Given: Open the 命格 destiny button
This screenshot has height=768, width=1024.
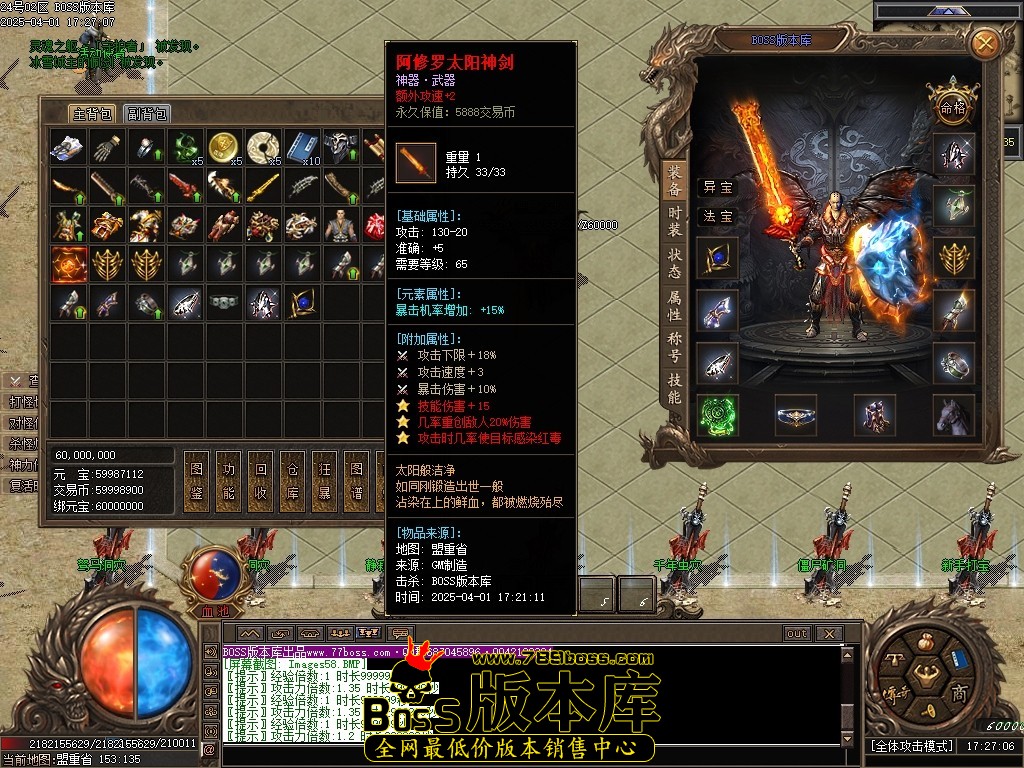Looking at the screenshot, I should (x=950, y=106).
